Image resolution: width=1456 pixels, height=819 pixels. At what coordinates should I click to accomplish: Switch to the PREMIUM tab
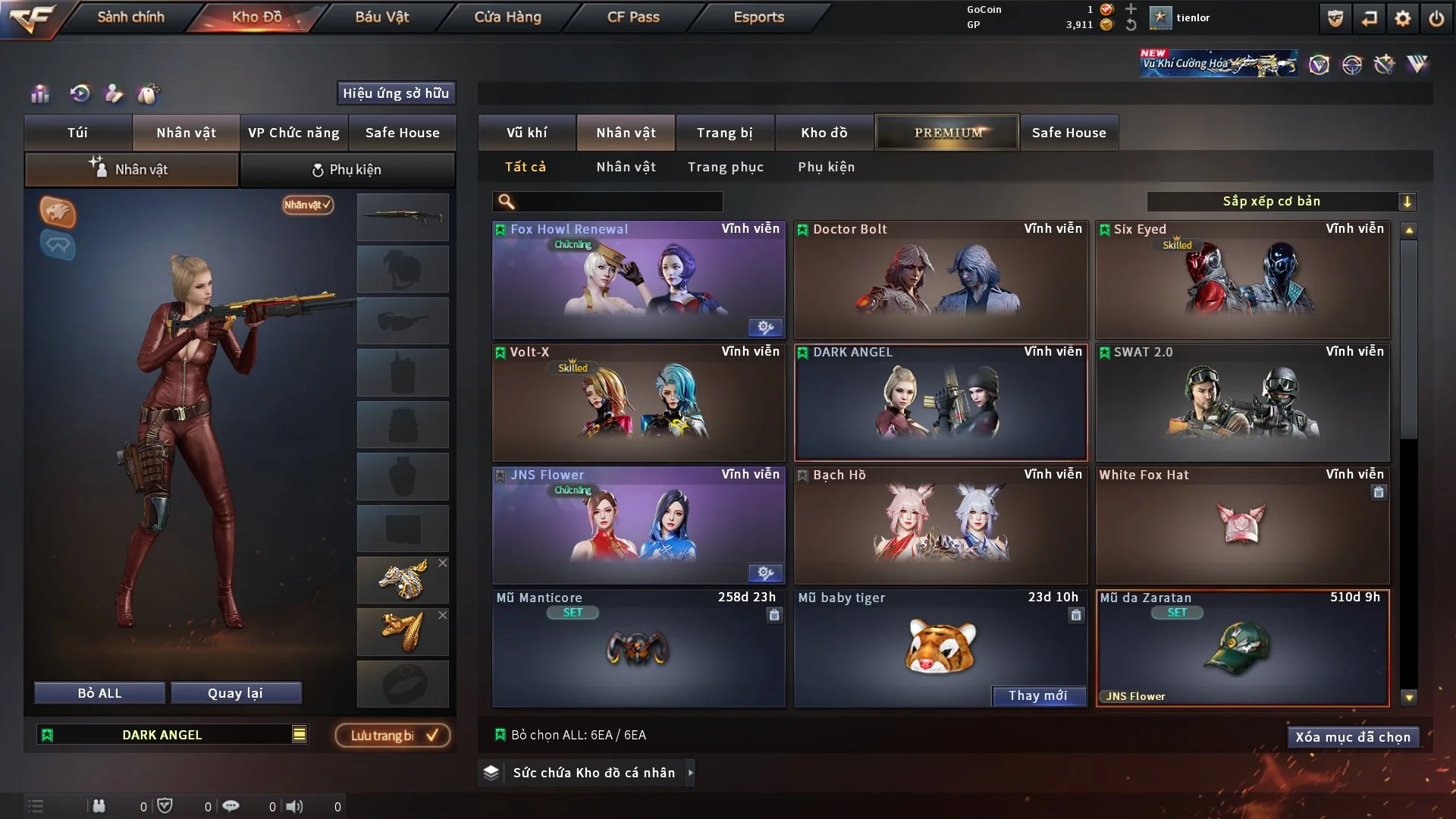coord(947,132)
